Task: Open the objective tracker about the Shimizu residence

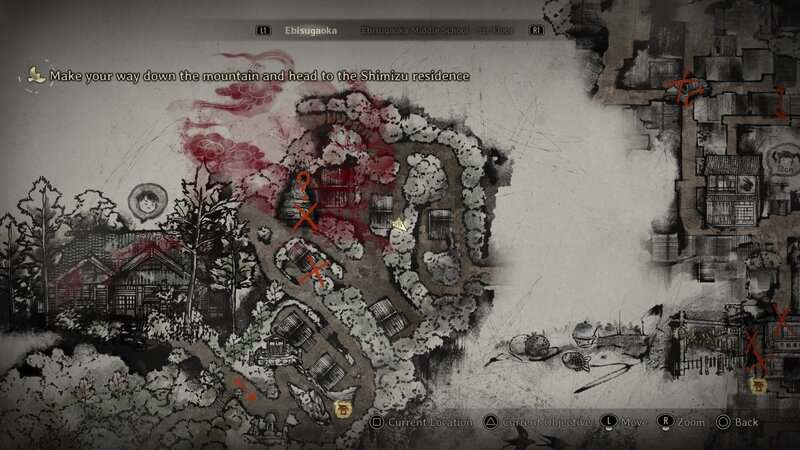Action: (248, 75)
